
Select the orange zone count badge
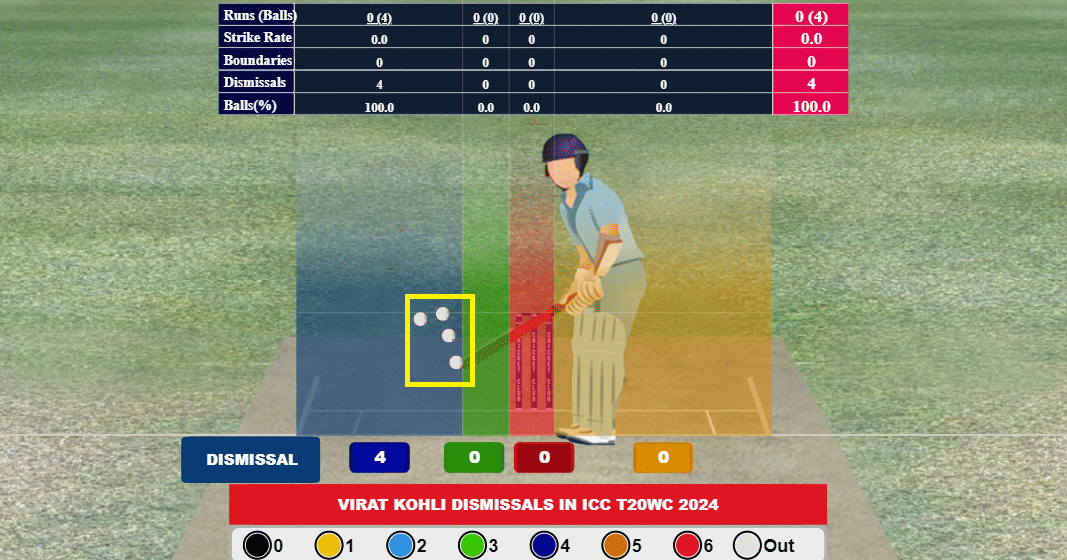click(663, 458)
